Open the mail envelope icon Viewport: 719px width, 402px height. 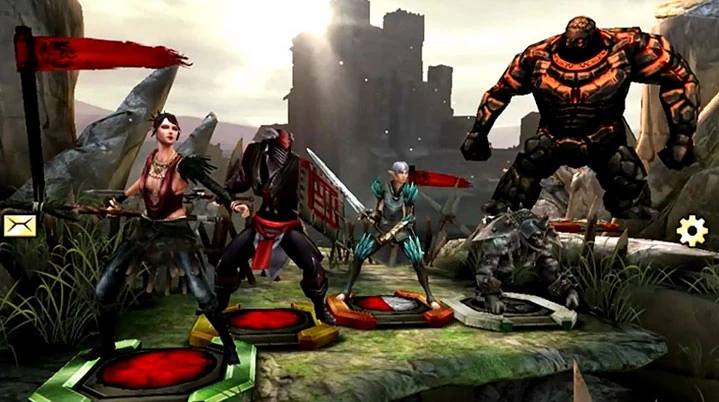pyautogui.click(x=19, y=225)
